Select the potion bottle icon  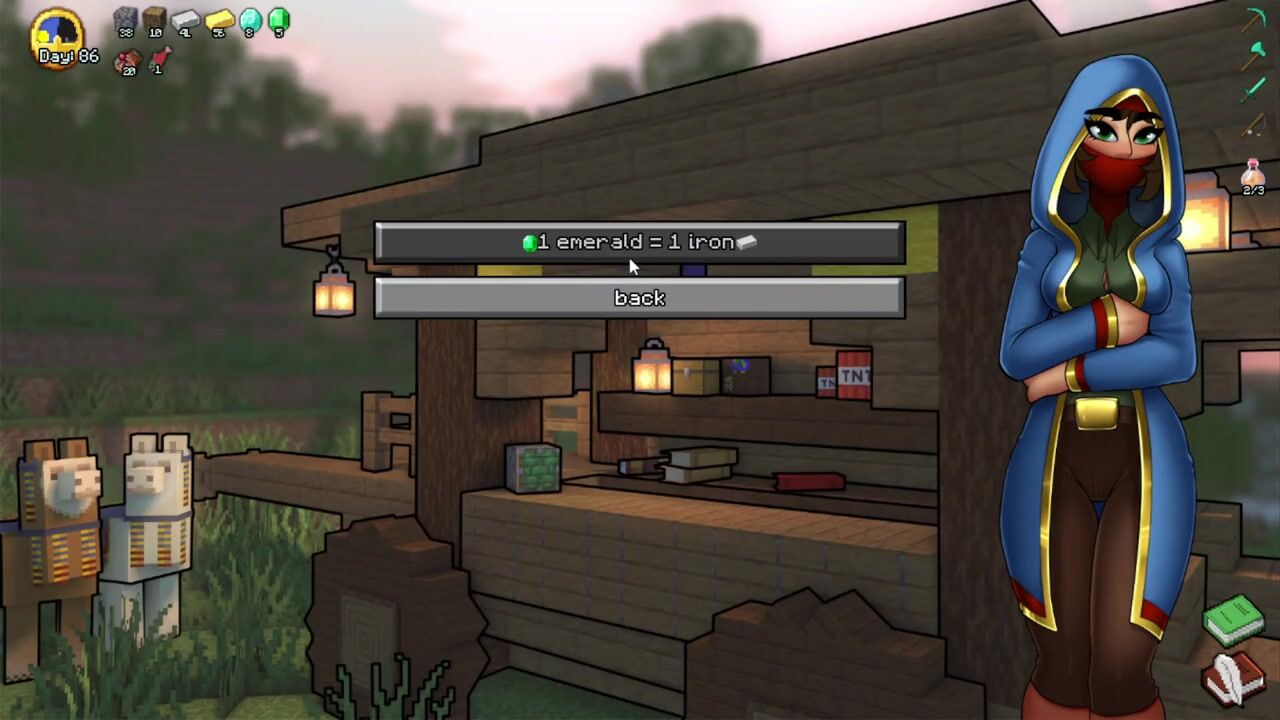1253,173
